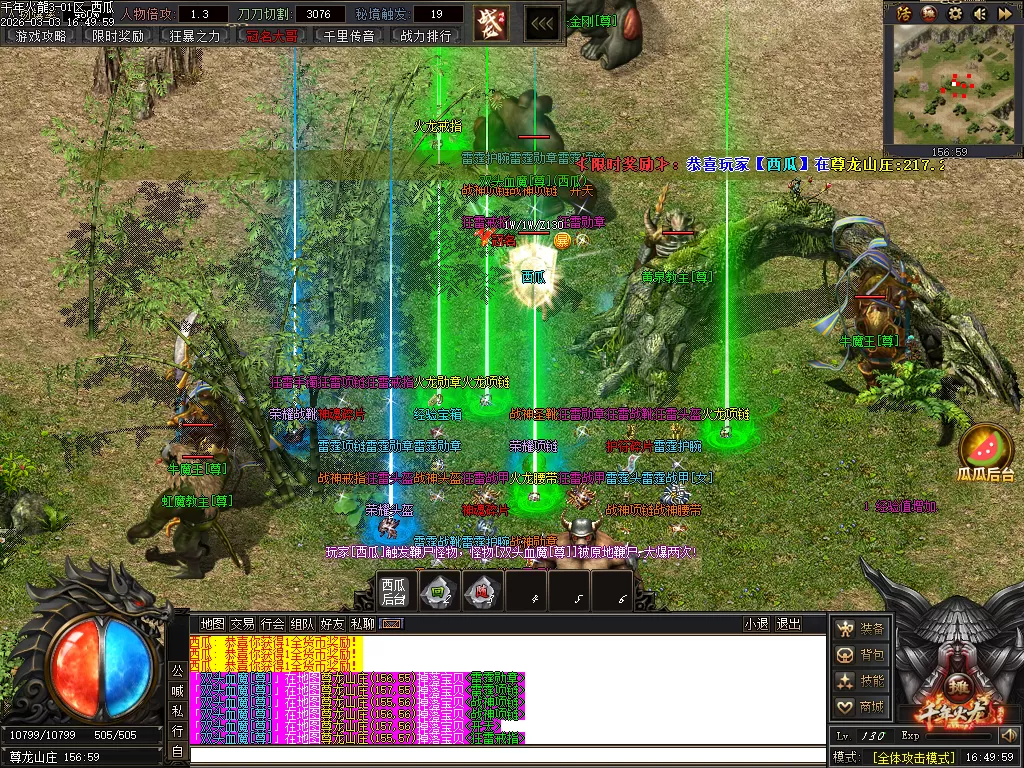Click the 退出 exit button
The height and width of the screenshot is (768, 1024).
point(789,624)
